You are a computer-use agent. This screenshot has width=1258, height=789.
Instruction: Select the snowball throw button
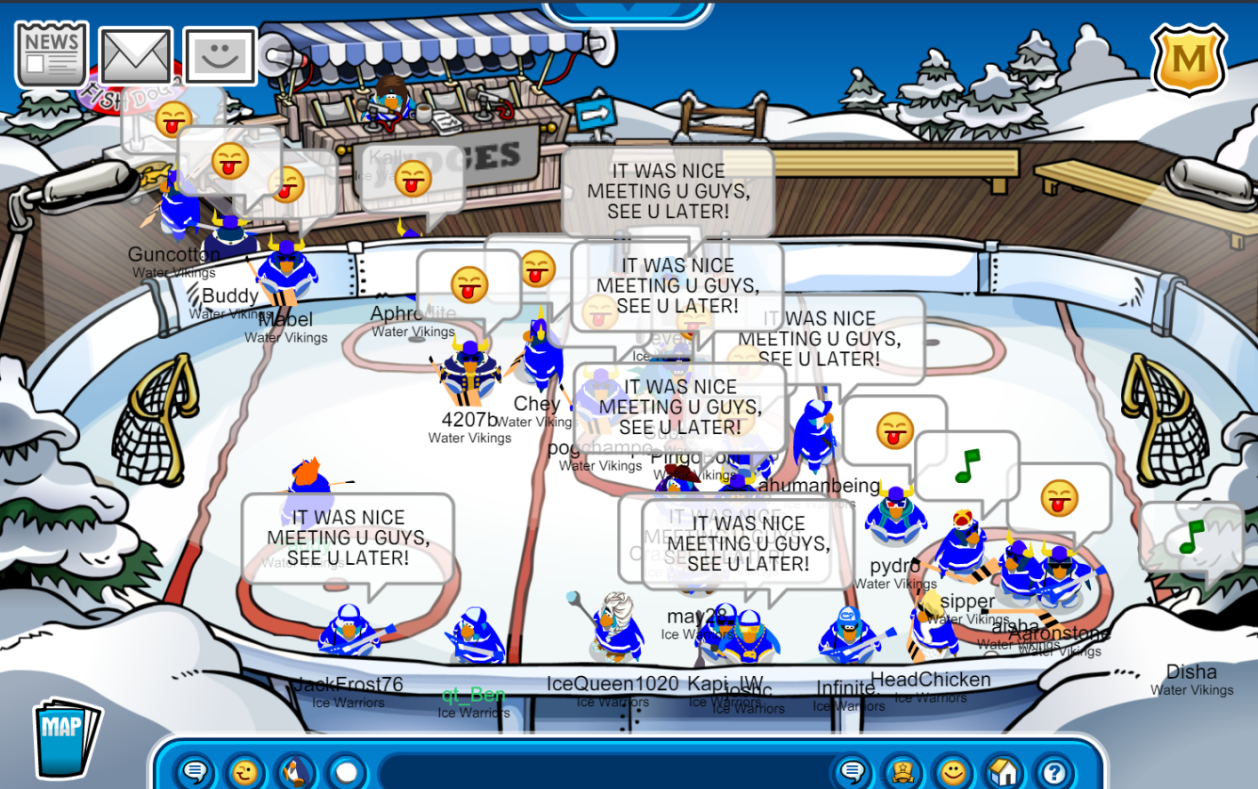tap(346, 771)
